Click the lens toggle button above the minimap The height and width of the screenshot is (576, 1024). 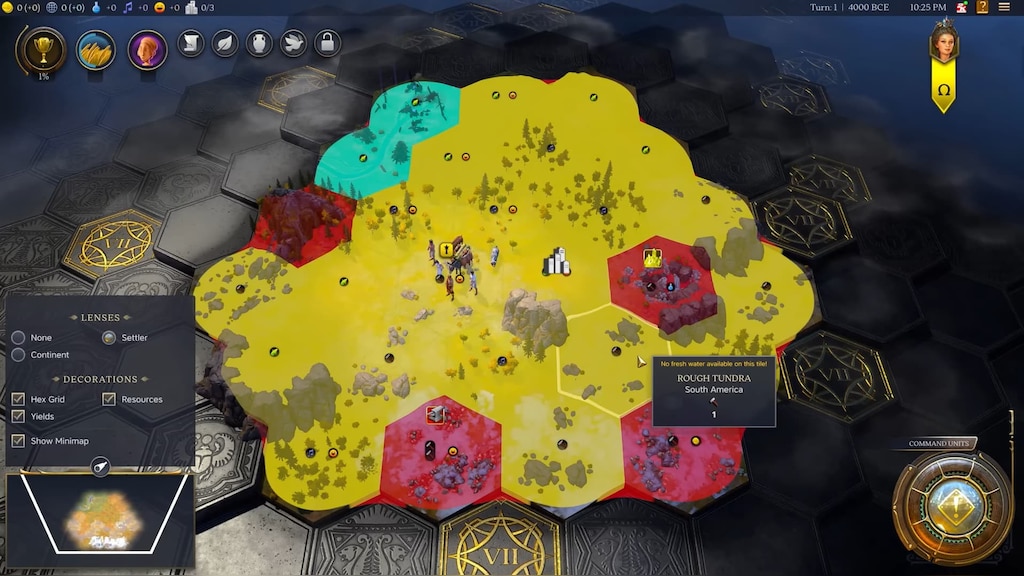click(x=100, y=466)
